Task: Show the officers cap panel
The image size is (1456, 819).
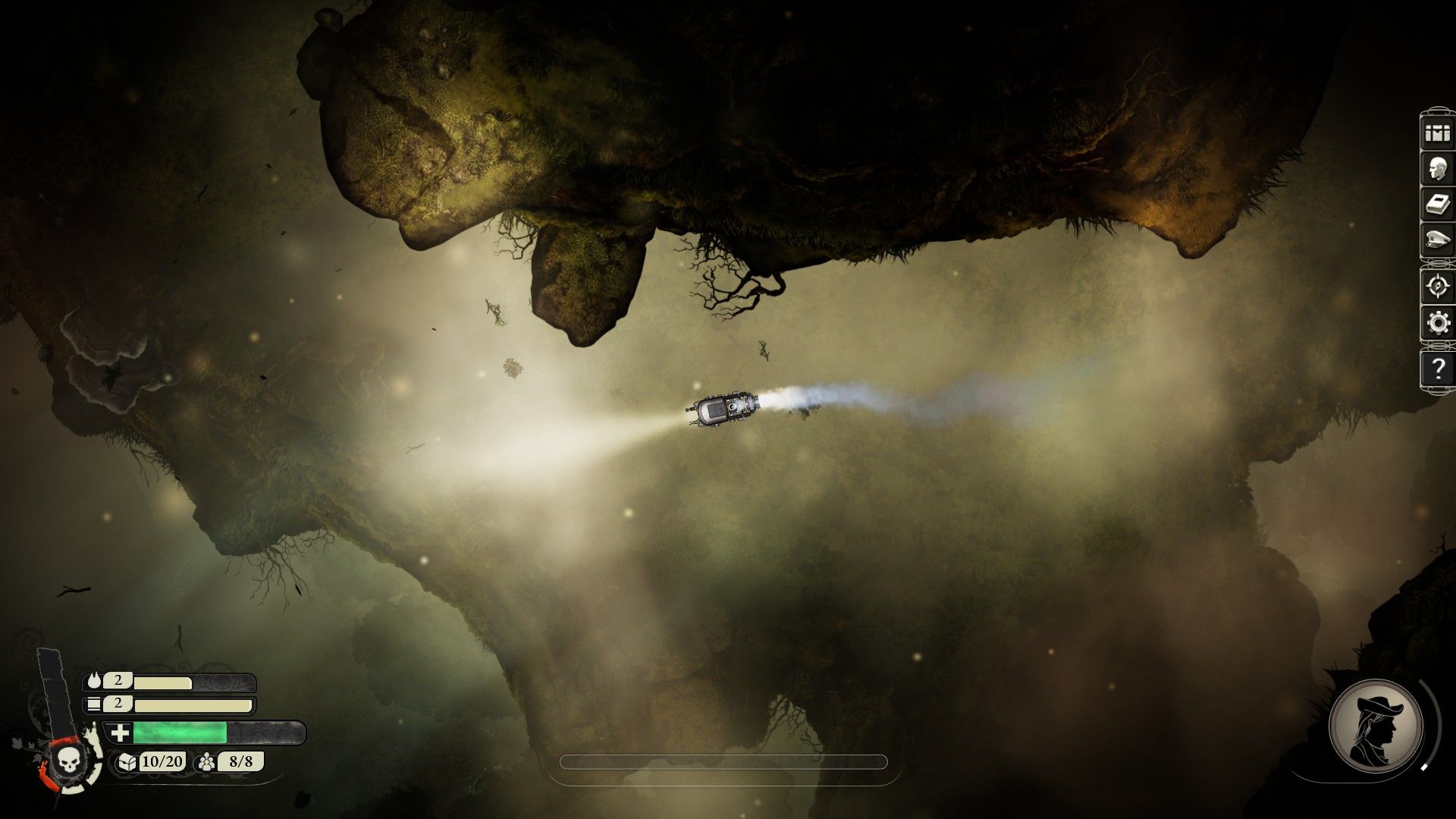Action: [1437, 241]
